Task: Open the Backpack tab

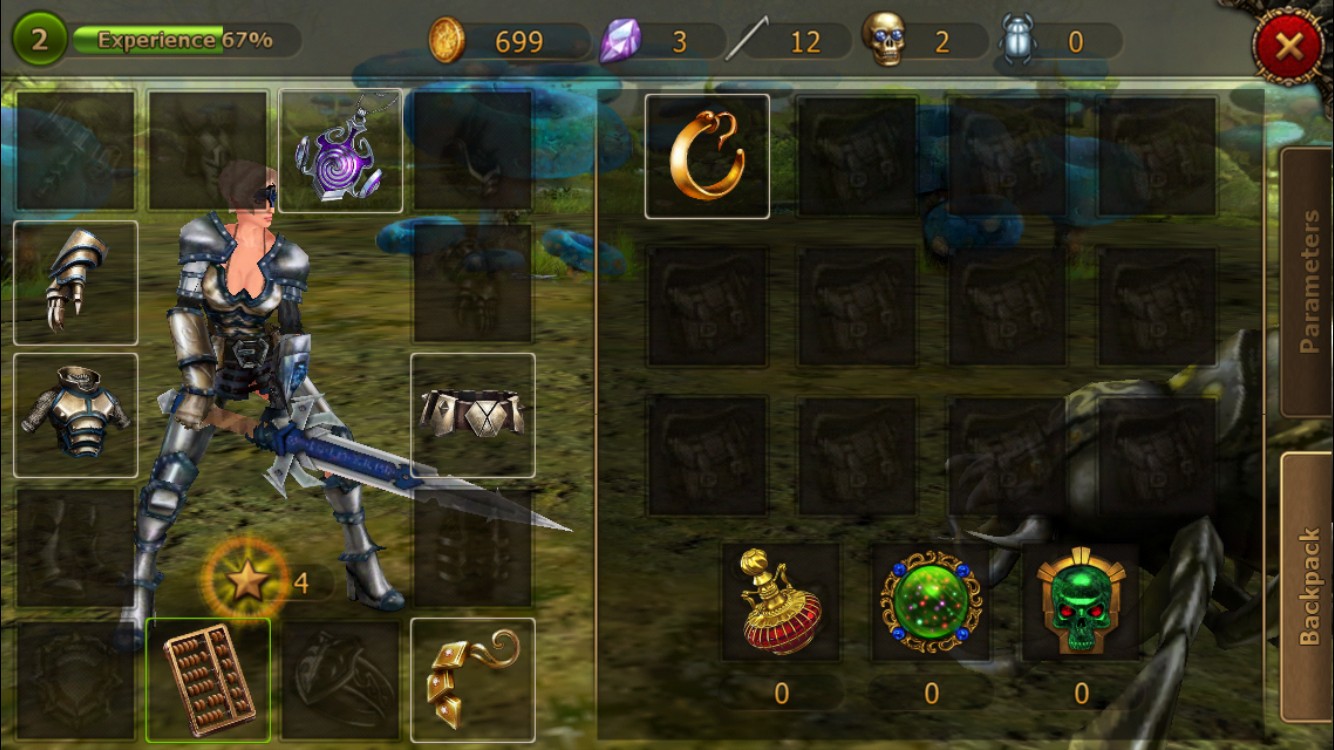Action: [1308, 587]
